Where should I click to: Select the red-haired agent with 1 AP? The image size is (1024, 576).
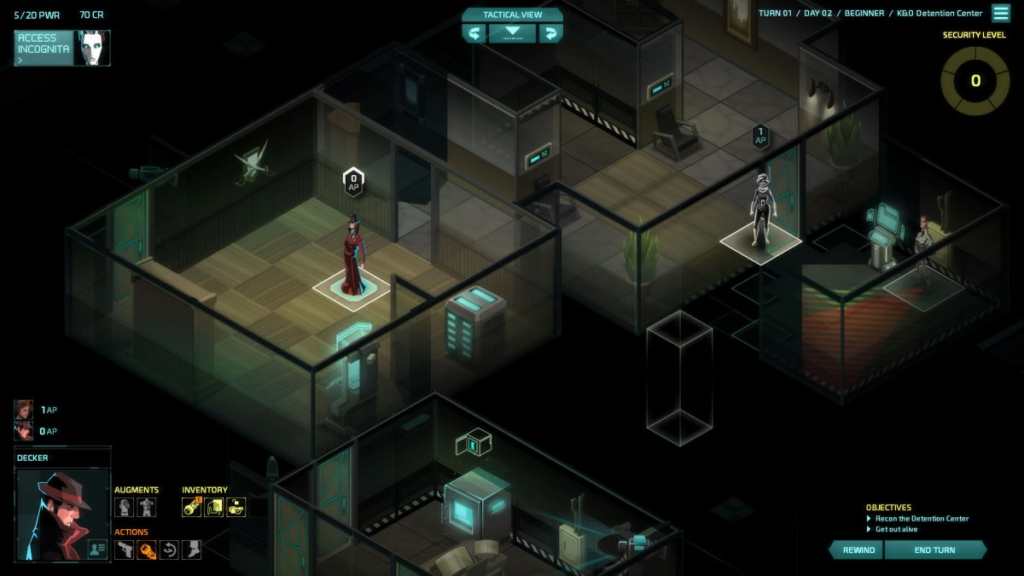(23, 410)
